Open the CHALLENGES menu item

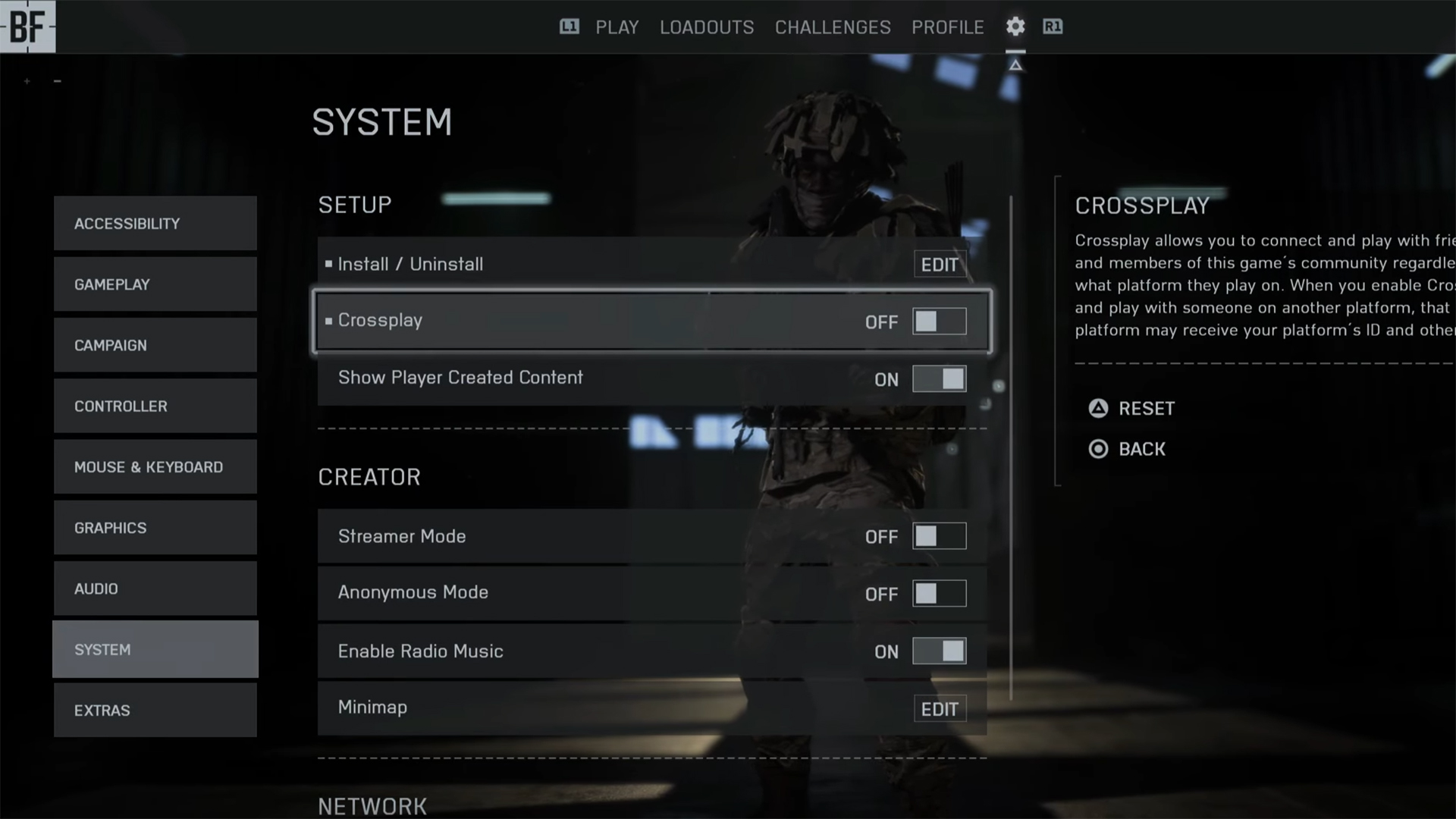pos(832,27)
